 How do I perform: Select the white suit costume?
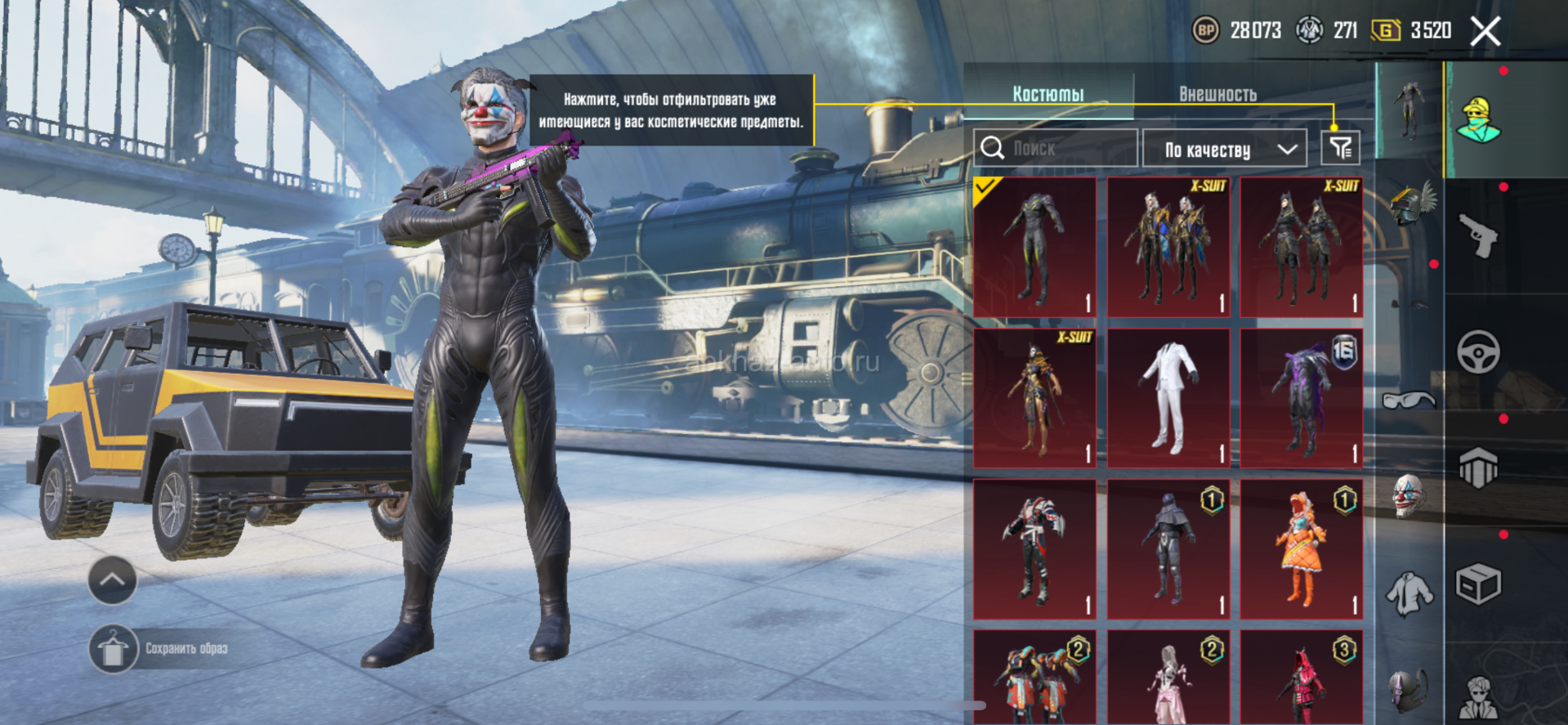pos(1168,398)
